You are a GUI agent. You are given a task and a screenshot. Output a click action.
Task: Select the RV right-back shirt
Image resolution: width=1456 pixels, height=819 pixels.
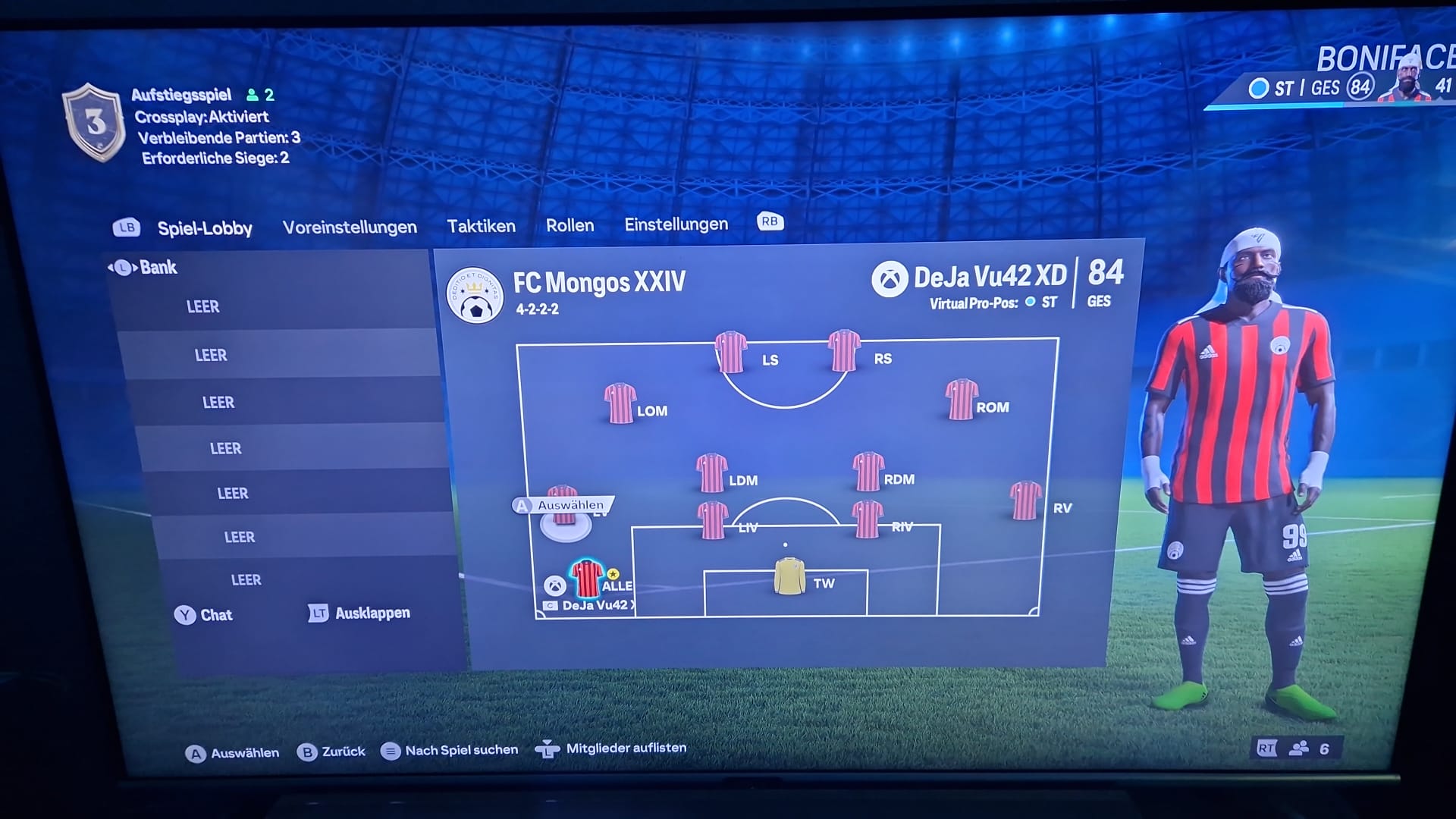click(x=1025, y=500)
